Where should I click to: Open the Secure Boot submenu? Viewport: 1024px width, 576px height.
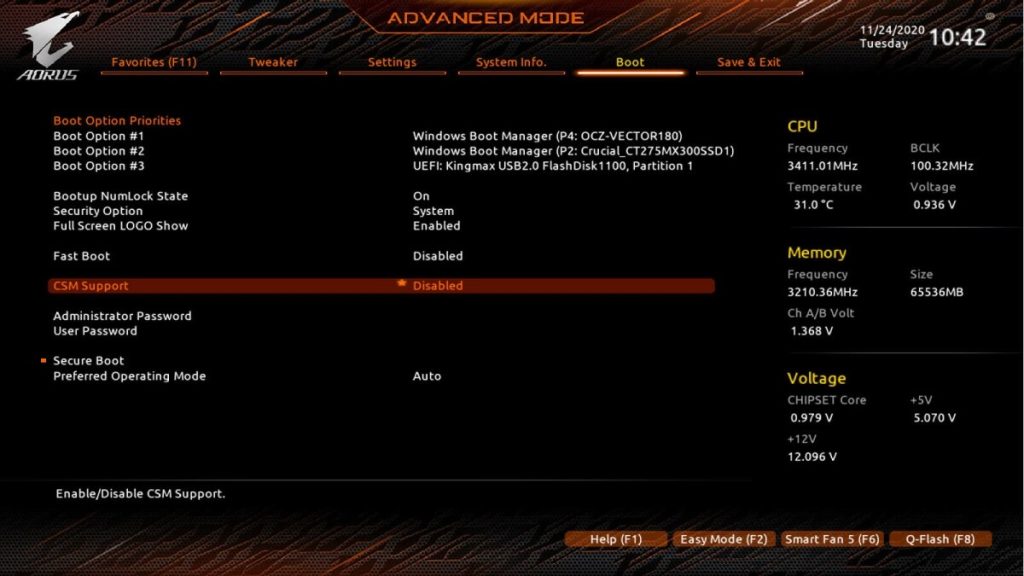89,361
